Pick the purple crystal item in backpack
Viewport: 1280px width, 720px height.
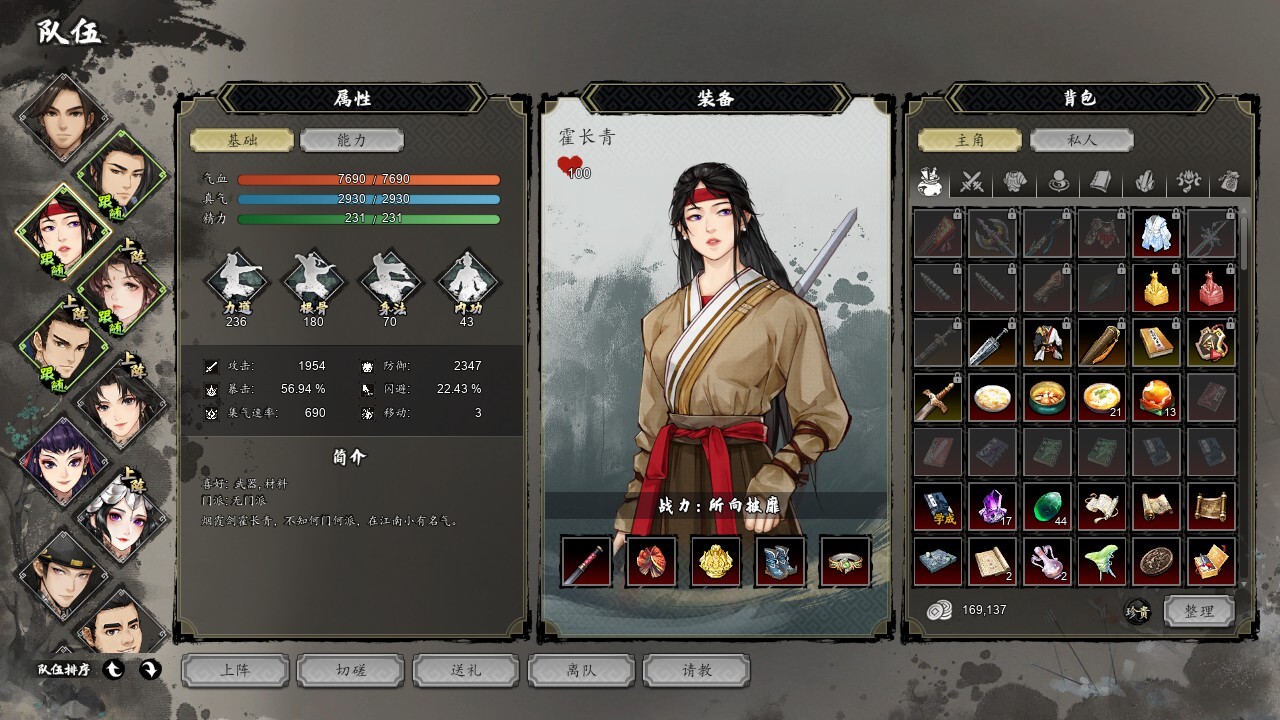click(992, 507)
